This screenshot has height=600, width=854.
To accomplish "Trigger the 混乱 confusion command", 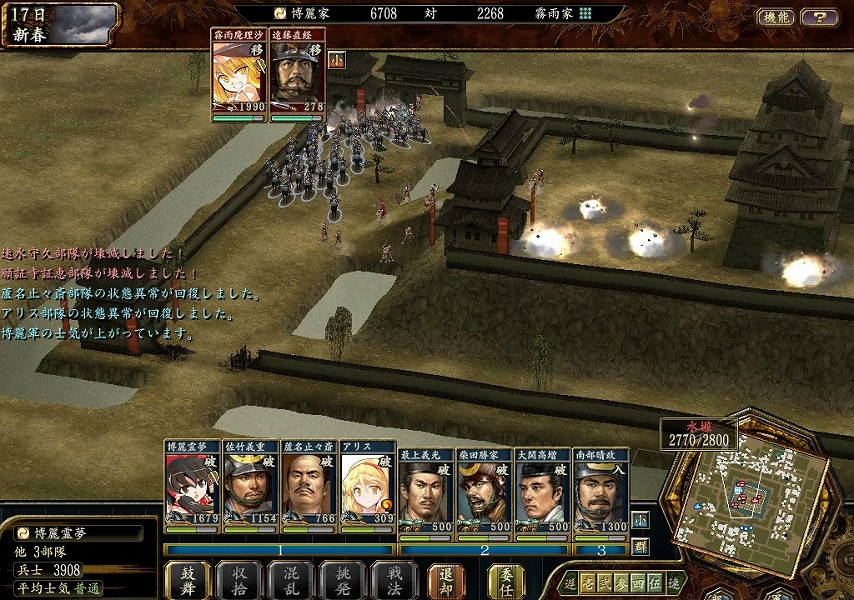I will point(291,580).
